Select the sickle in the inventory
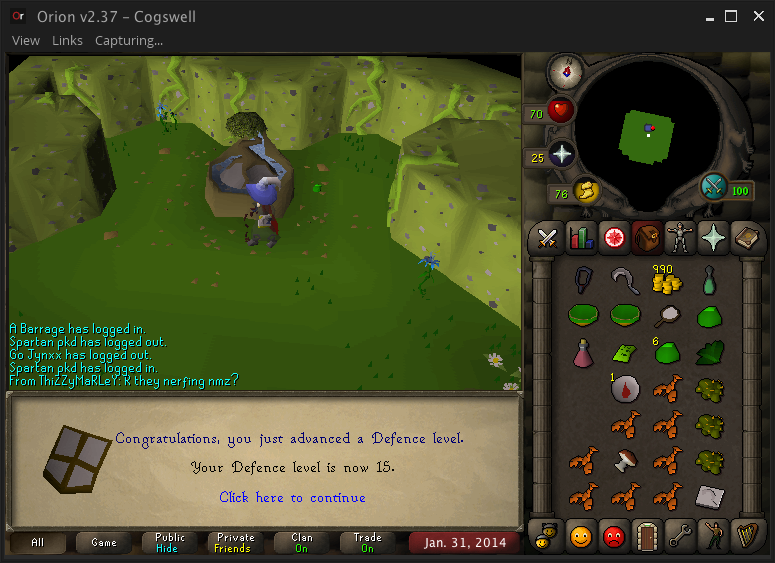This screenshot has width=775, height=563. pyautogui.click(x=625, y=281)
